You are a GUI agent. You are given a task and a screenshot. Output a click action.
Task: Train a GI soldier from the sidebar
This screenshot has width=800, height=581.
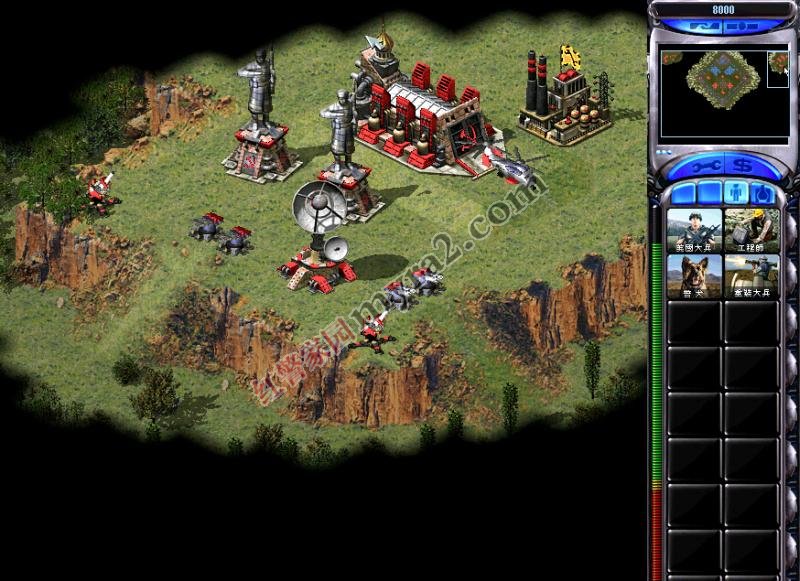click(x=694, y=232)
